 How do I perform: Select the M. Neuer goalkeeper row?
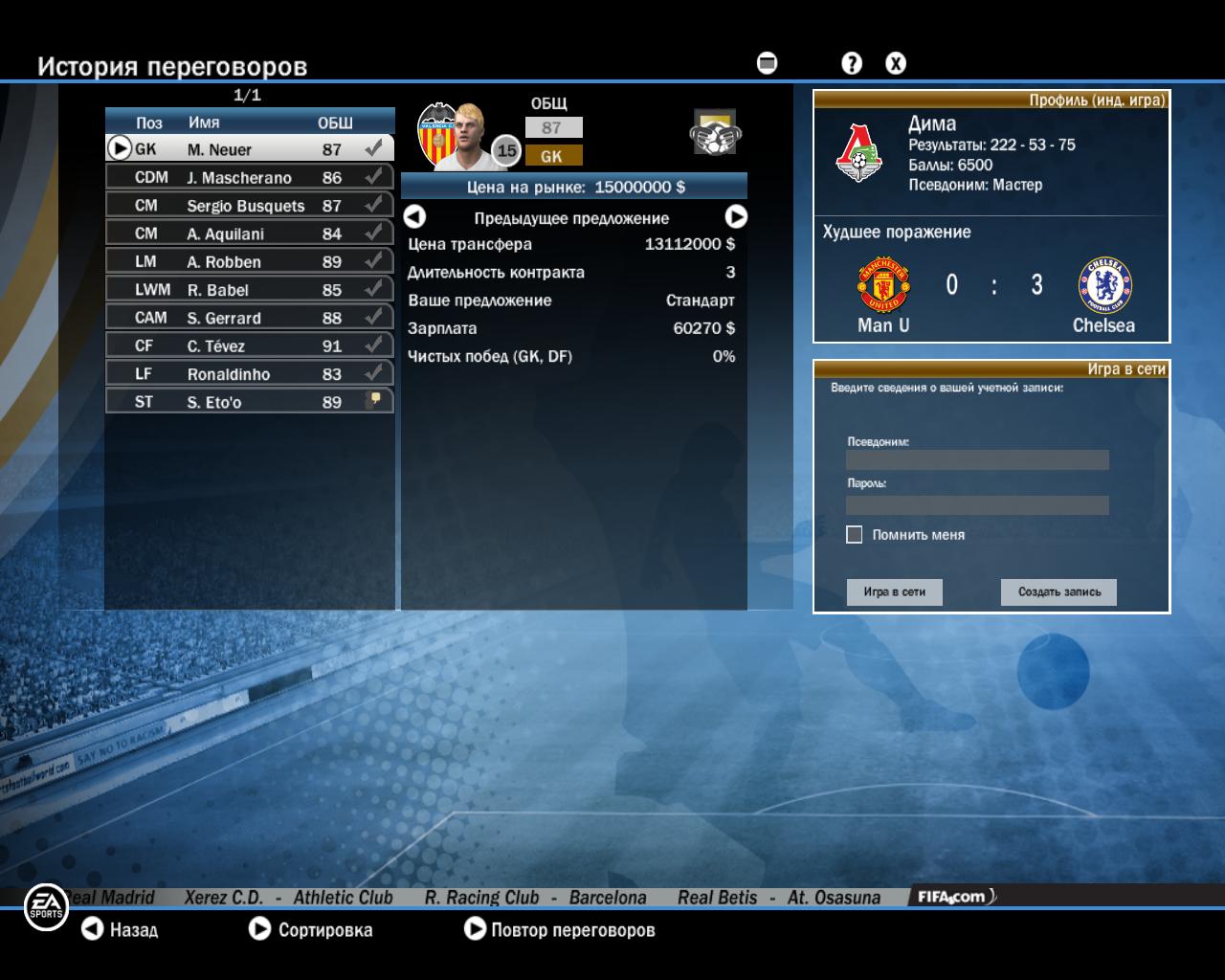click(x=249, y=149)
